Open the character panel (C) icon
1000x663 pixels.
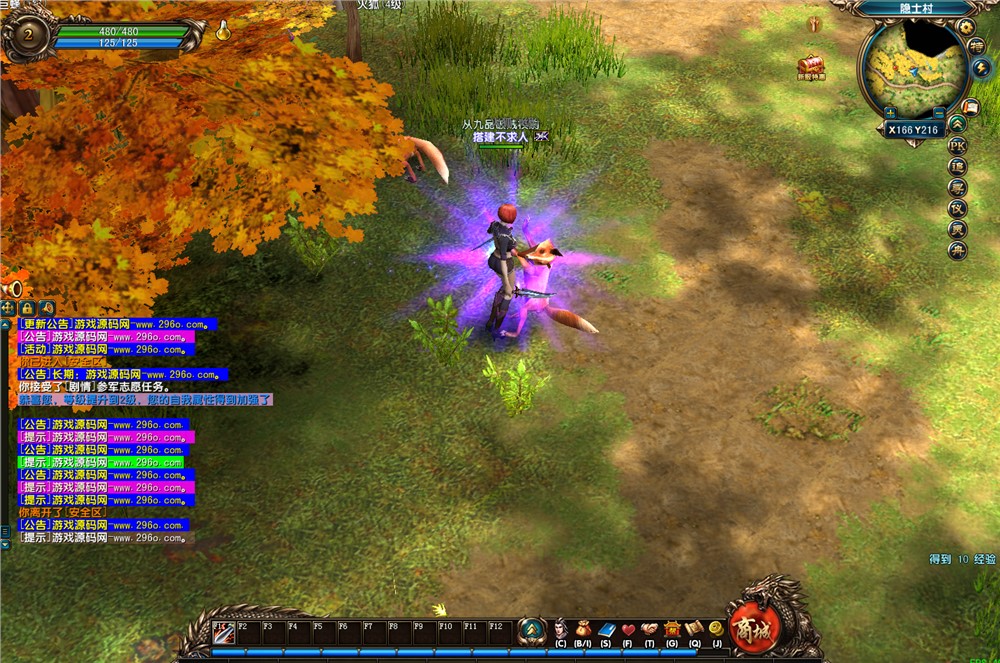point(560,630)
